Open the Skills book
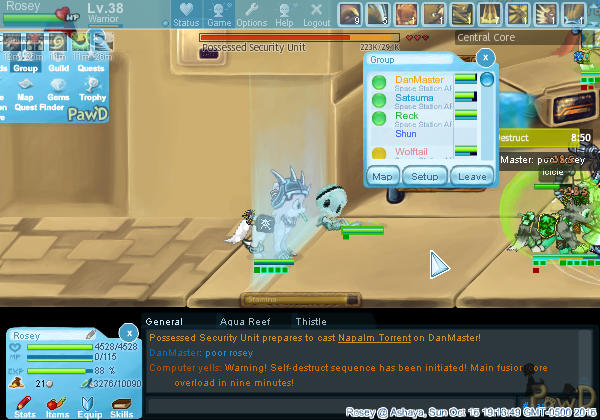 (x=122, y=405)
